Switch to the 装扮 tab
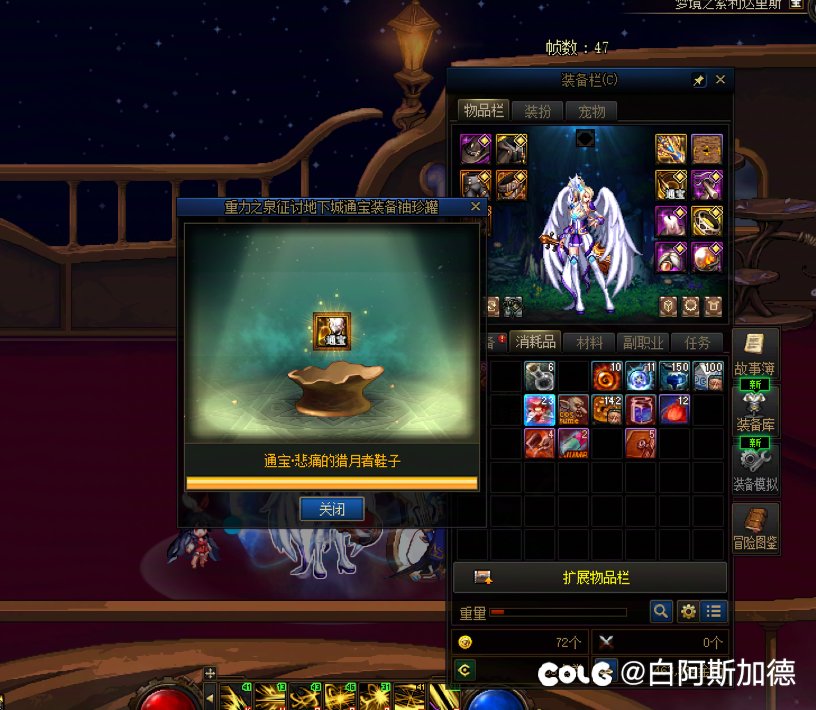This screenshot has width=816, height=710. [538, 111]
